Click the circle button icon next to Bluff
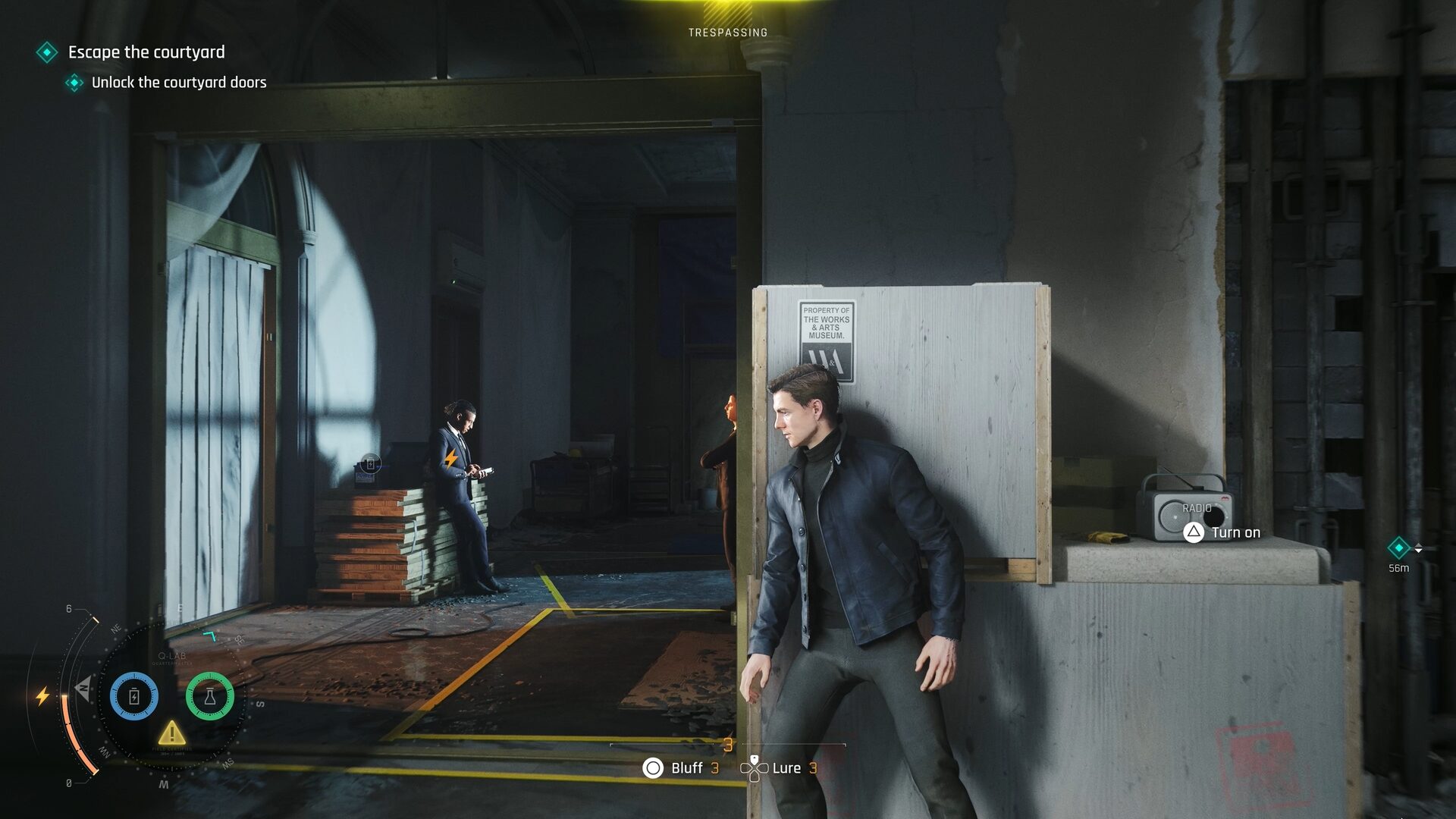 (x=653, y=768)
